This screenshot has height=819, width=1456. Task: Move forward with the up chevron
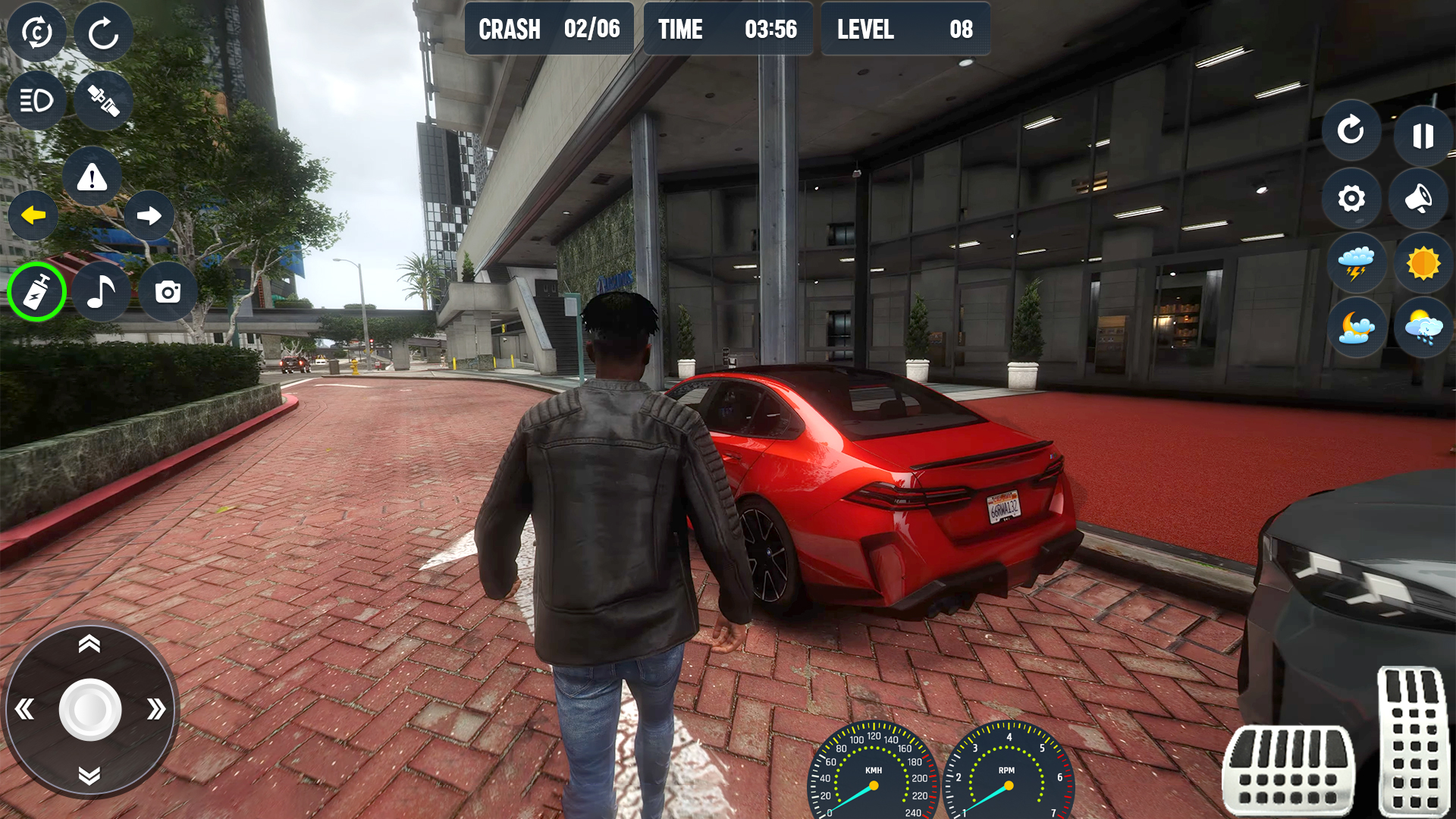click(x=89, y=645)
